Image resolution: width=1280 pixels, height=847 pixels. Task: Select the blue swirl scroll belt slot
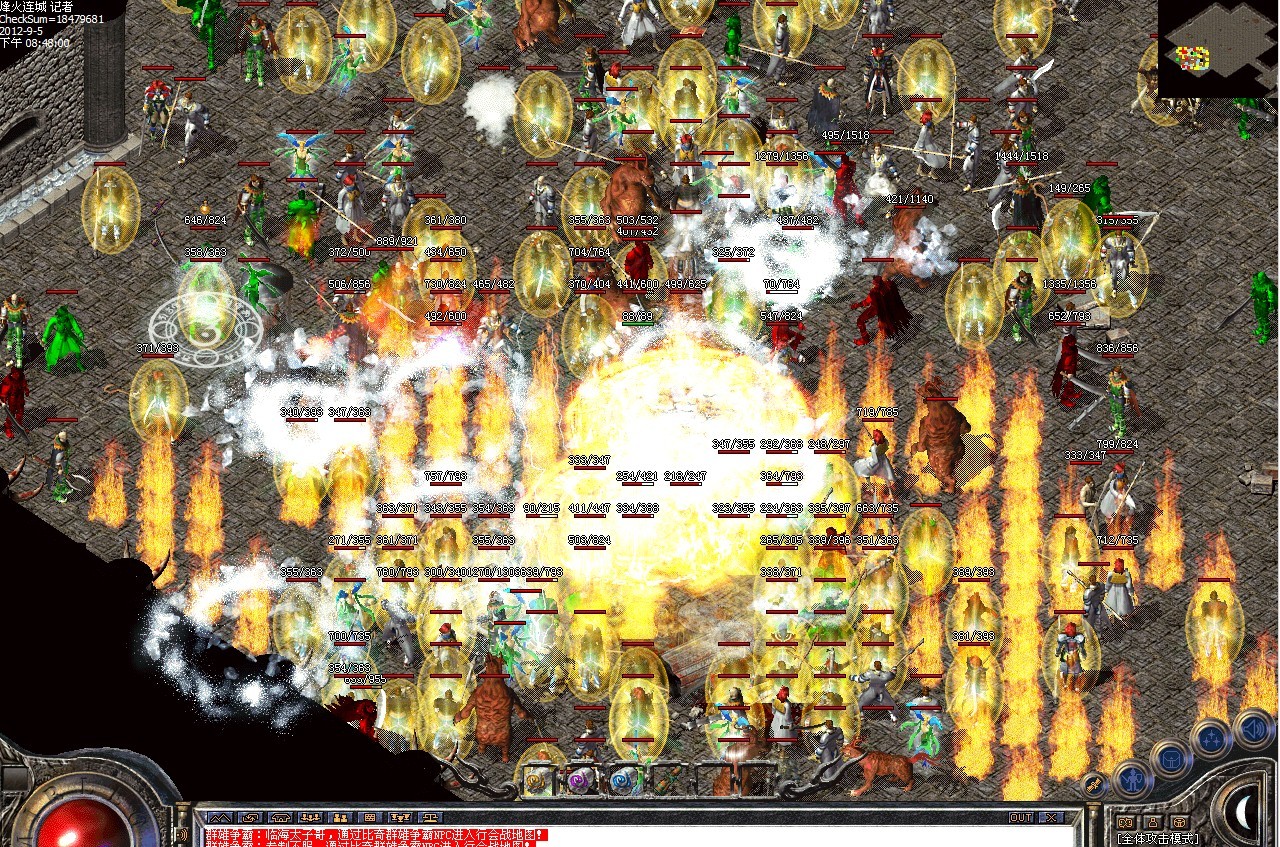(623, 779)
